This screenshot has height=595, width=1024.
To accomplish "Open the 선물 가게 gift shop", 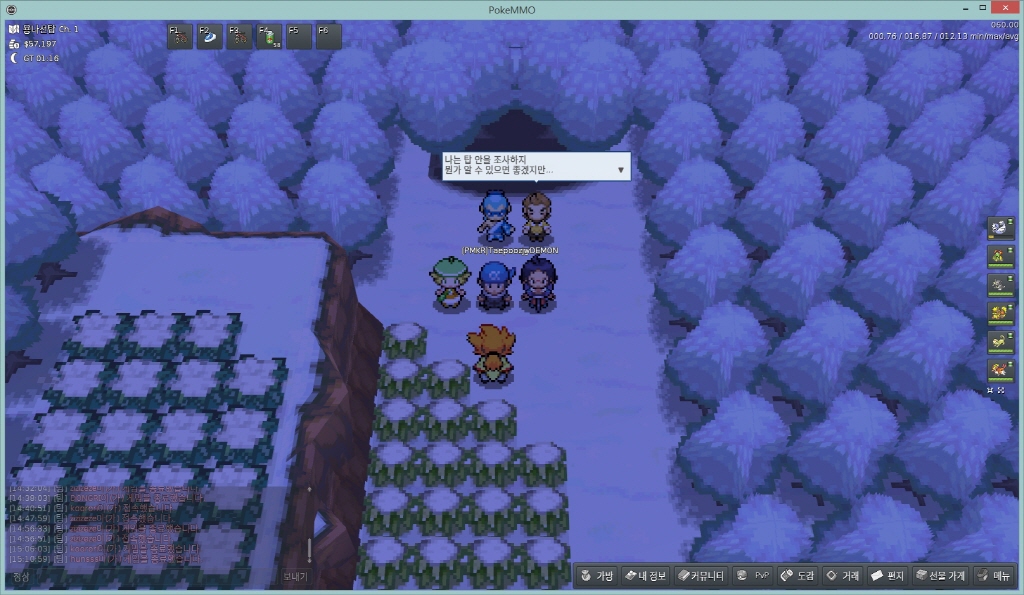I will (939, 576).
